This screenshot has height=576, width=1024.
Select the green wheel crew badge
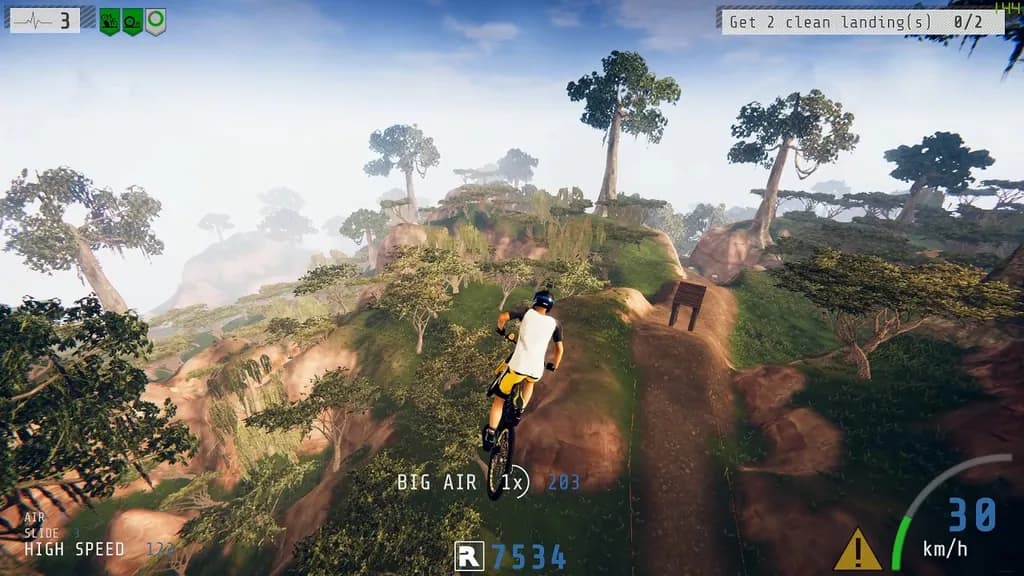coord(132,21)
